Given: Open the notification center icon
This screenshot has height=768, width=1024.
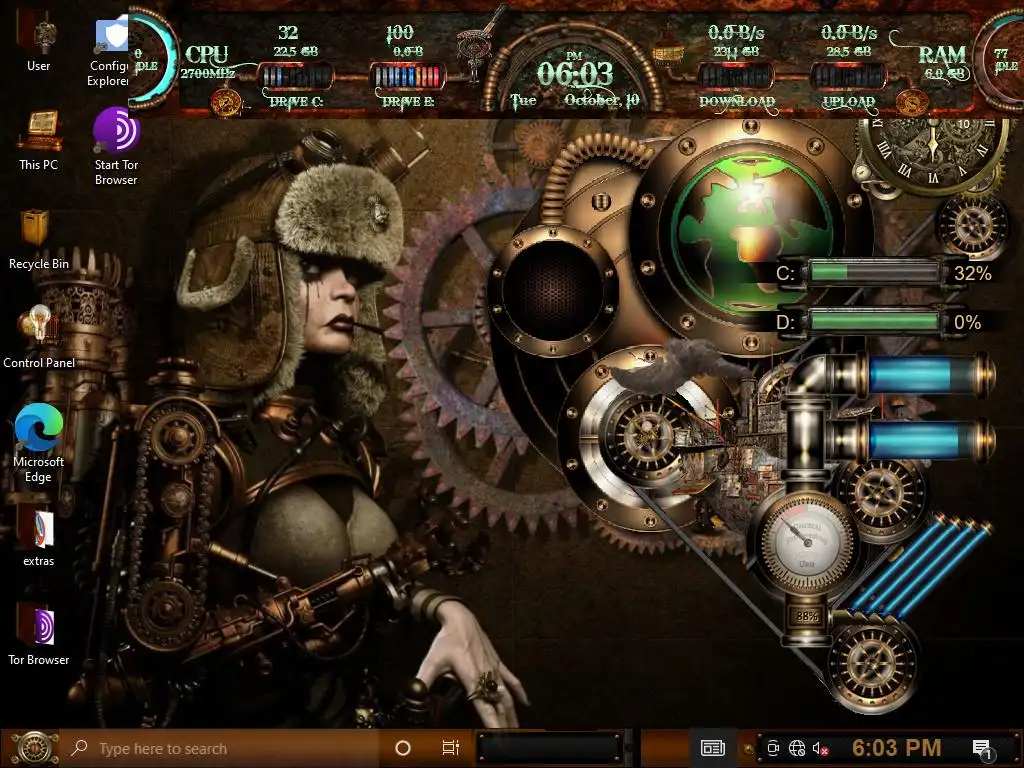Looking at the screenshot, I should pyautogui.click(x=981, y=748).
